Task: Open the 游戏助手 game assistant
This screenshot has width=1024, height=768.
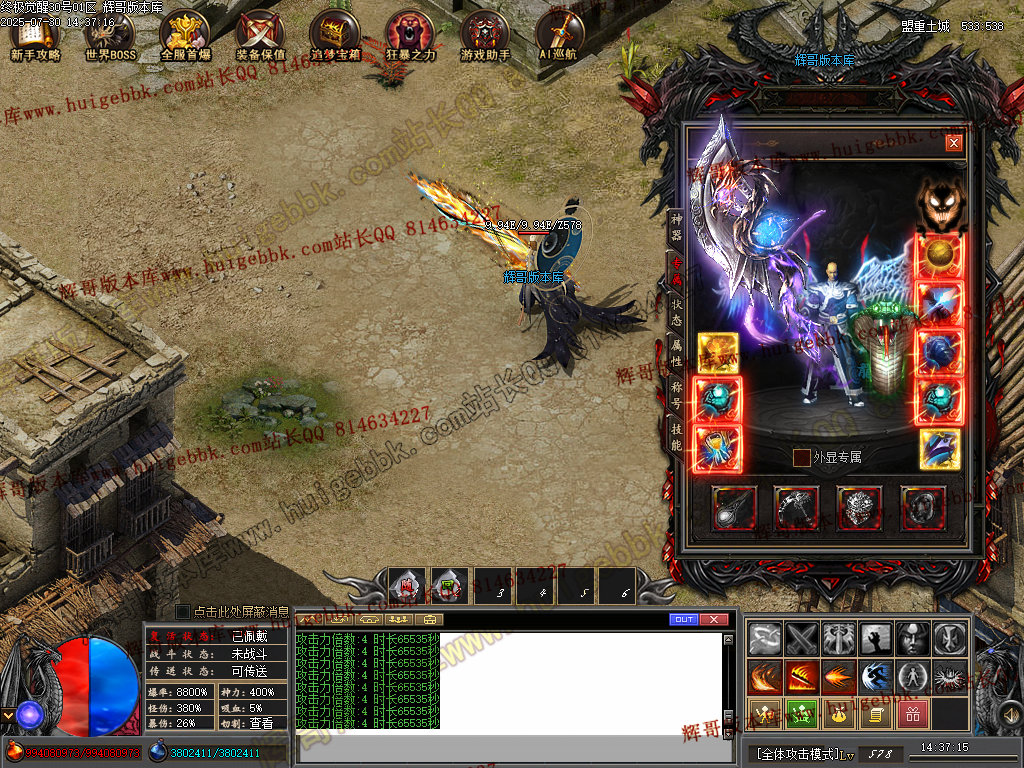Action: pyautogui.click(x=485, y=36)
